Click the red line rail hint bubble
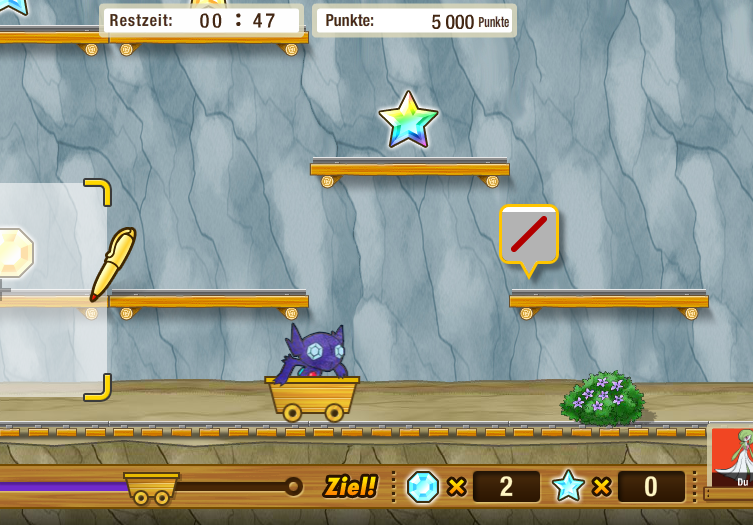The image size is (753, 525). pos(529,235)
